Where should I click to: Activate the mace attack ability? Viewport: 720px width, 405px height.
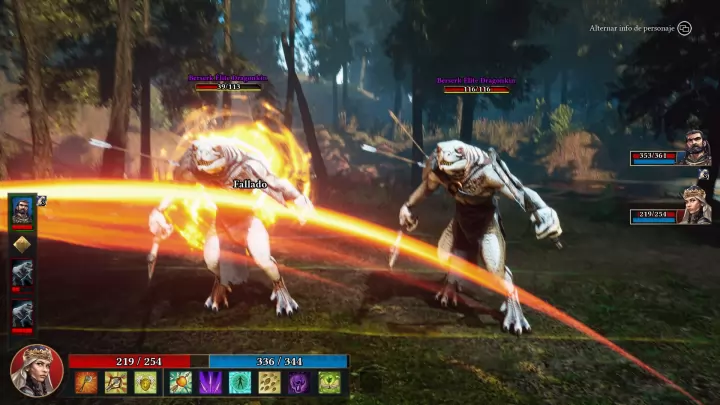pyautogui.click(x=86, y=382)
